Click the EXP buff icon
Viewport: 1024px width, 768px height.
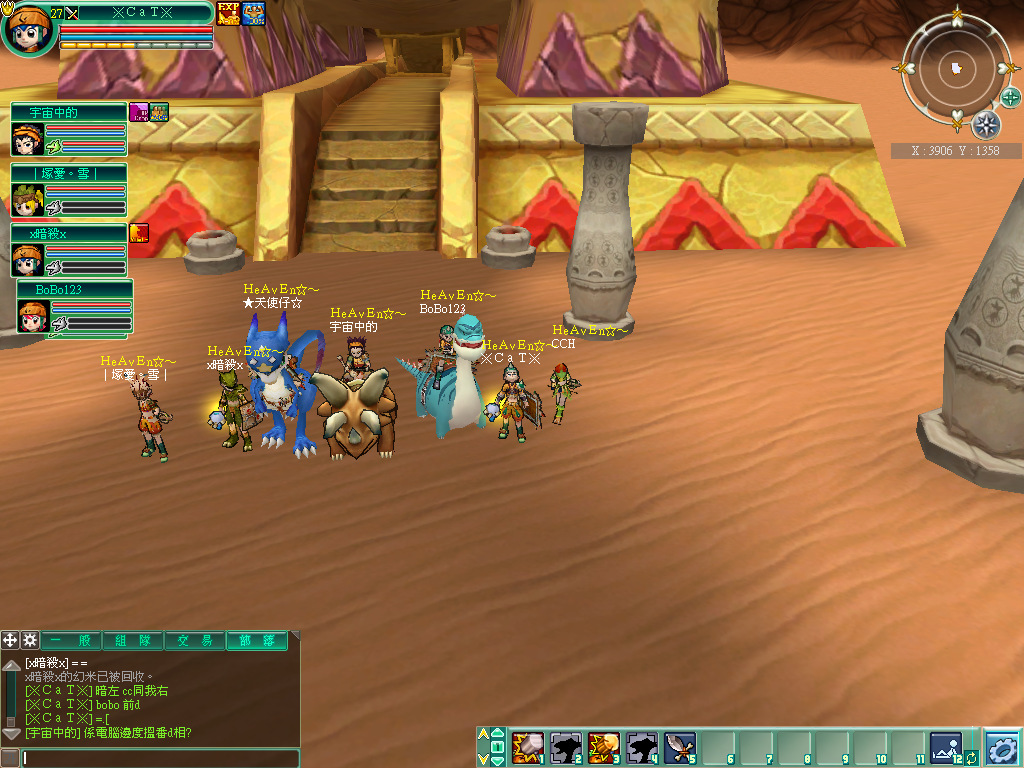coord(228,13)
